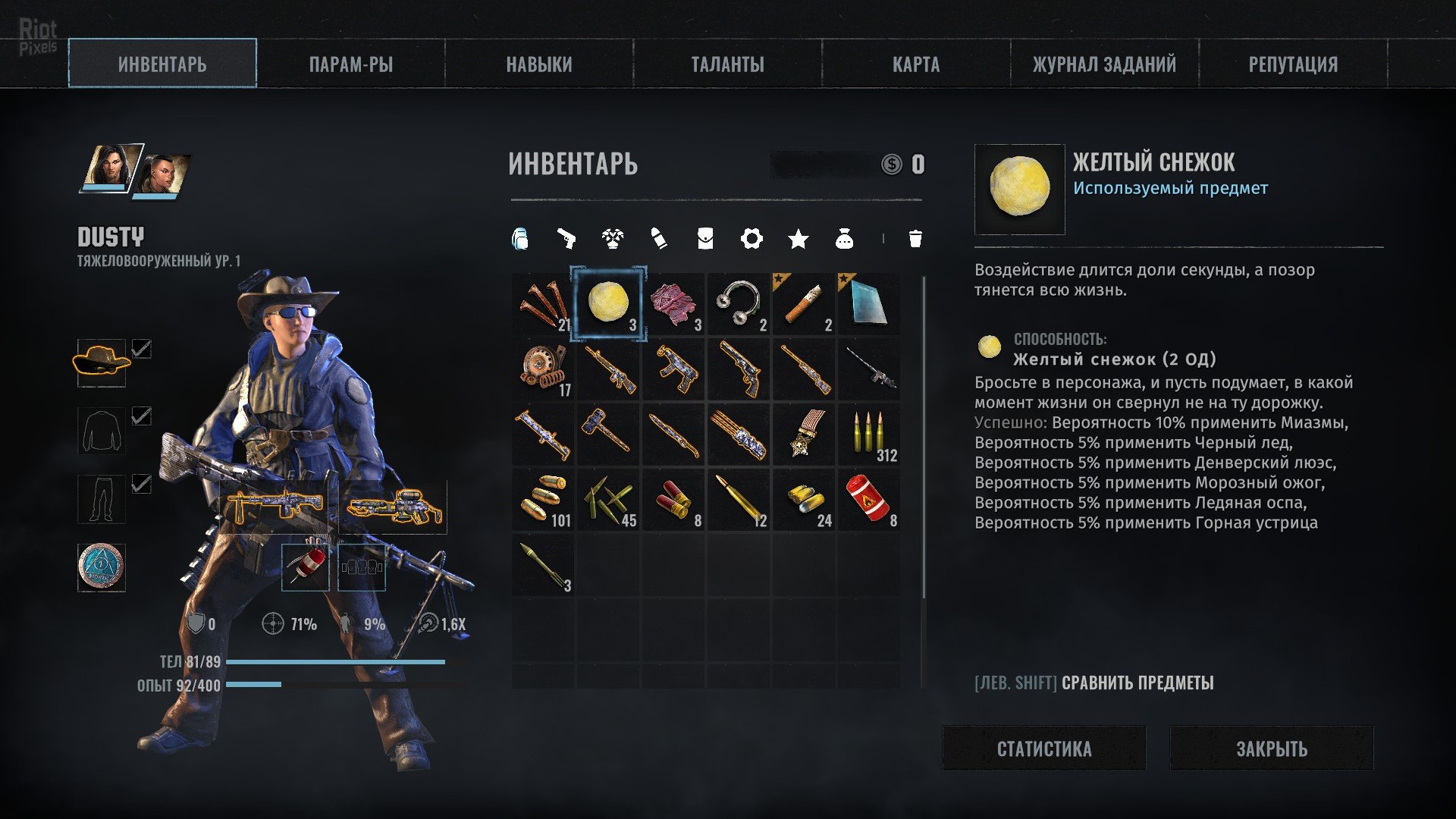The width and height of the screenshot is (1456, 819).
Task: Switch to ЖУРНАЛ ЗАДАНИЙ tab
Action: click(1104, 64)
